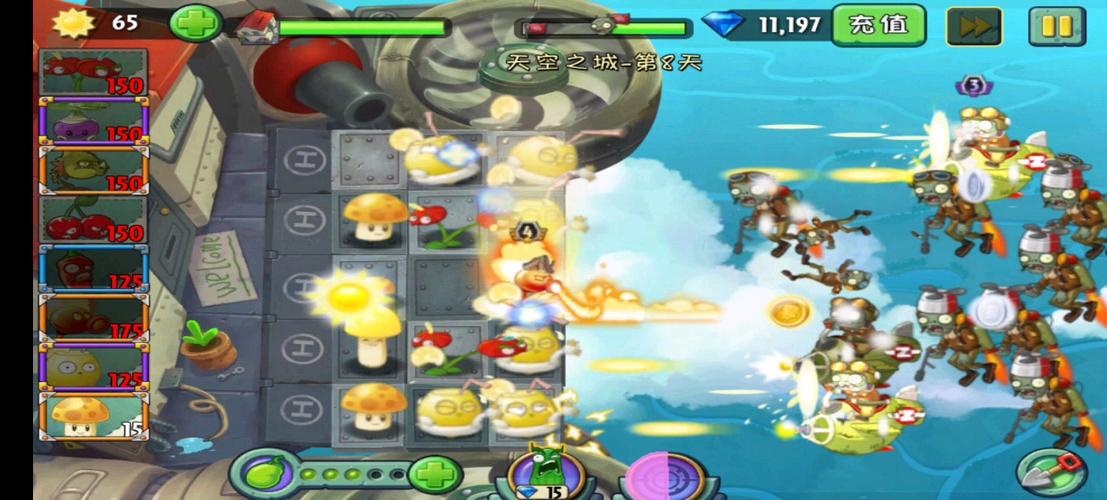Select the top red plant seed packet
The image size is (1107, 500).
coord(93,72)
